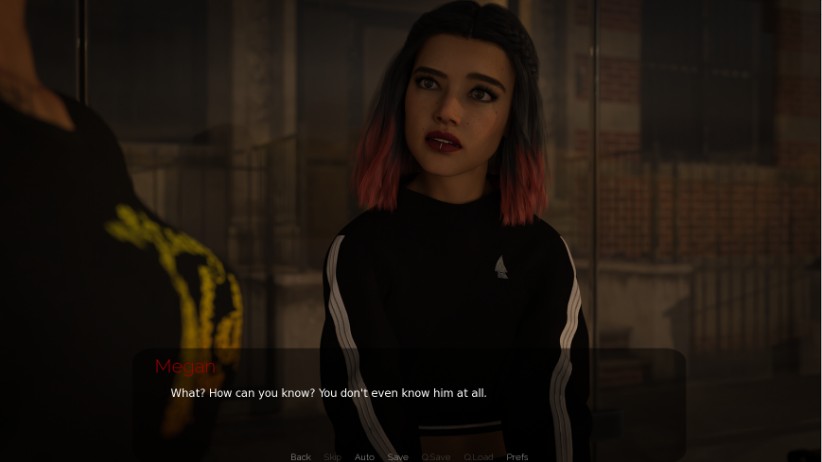The image size is (822, 462).
Task: Open Prefs settings
Action: point(517,457)
